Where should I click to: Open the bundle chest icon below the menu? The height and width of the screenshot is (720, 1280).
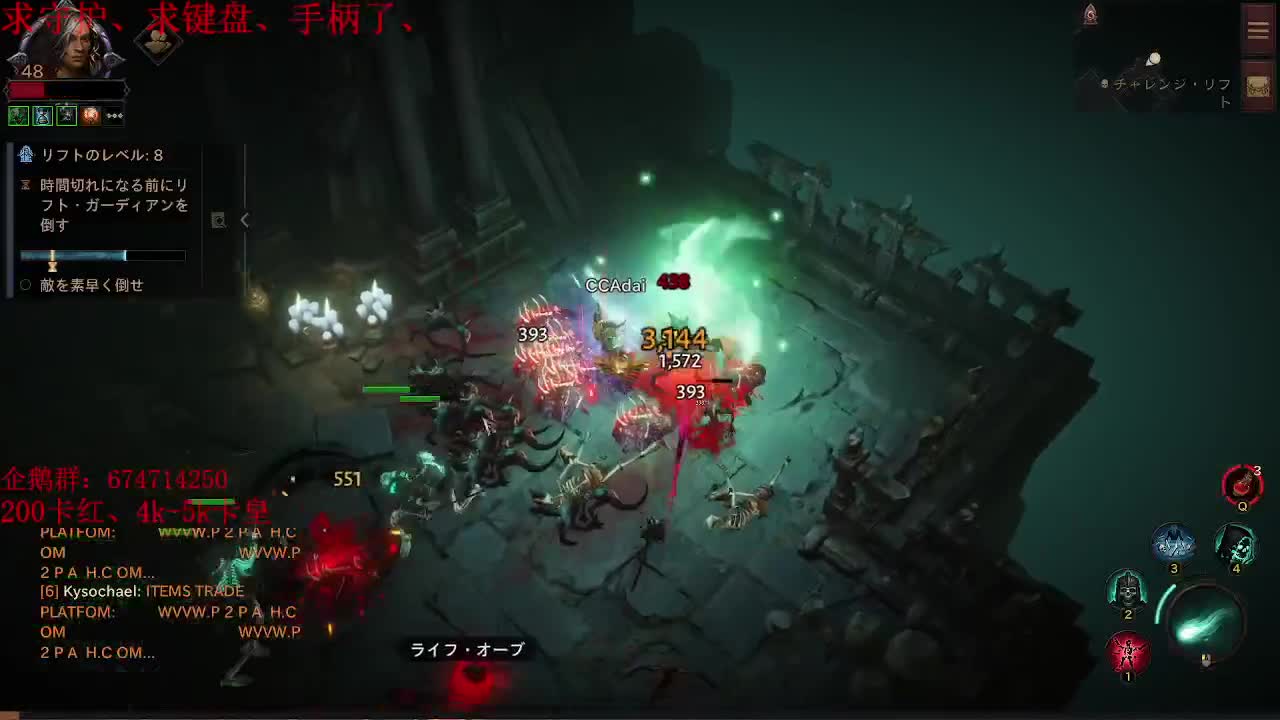(x=1257, y=86)
